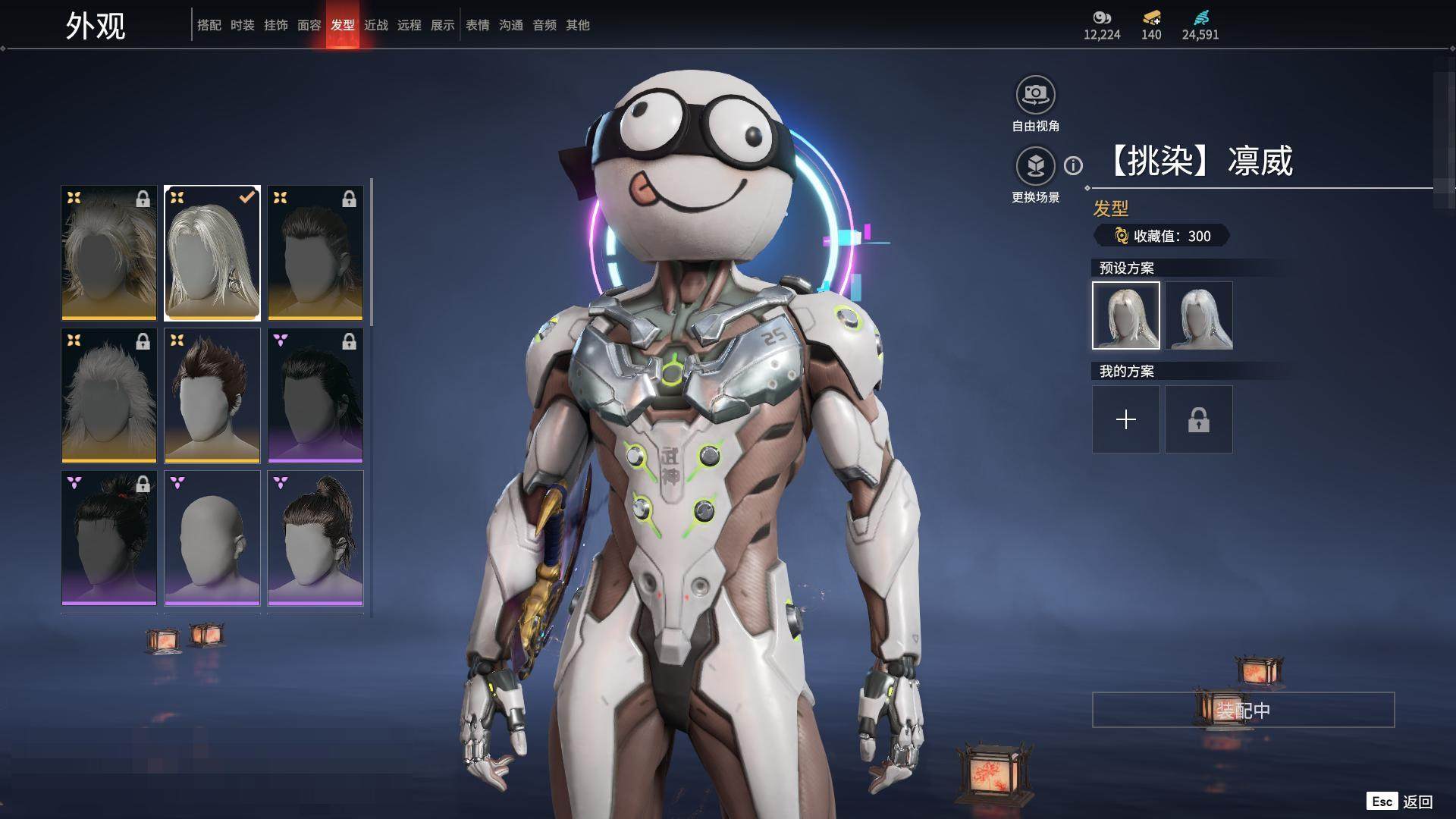Show the 表情 emotes tab
Image resolution: width=1456 pixels, height=819 pixels.
click(x=478, y=25)
